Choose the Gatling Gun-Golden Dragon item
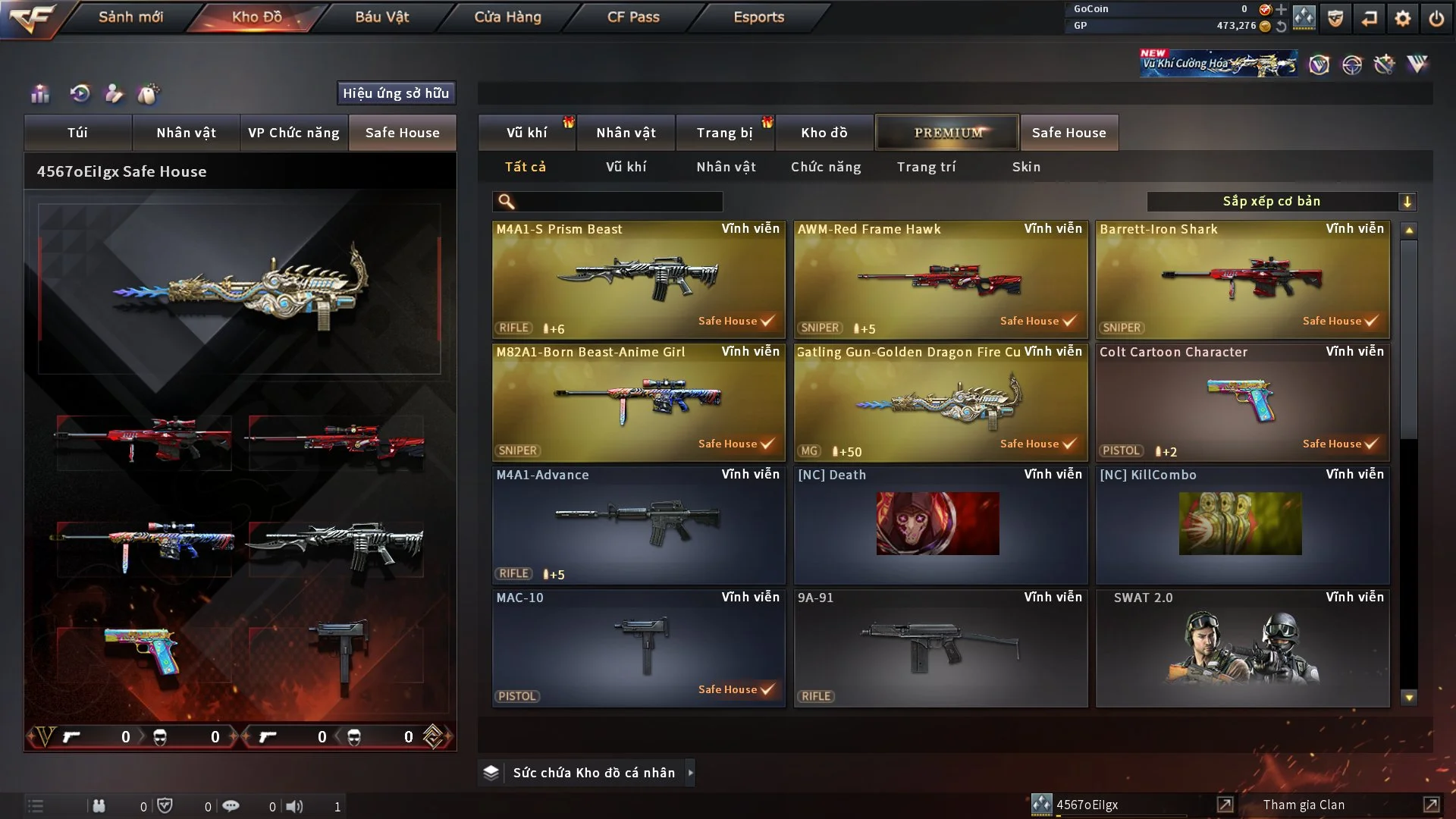 pyautogui.click(x=940, y=402)
